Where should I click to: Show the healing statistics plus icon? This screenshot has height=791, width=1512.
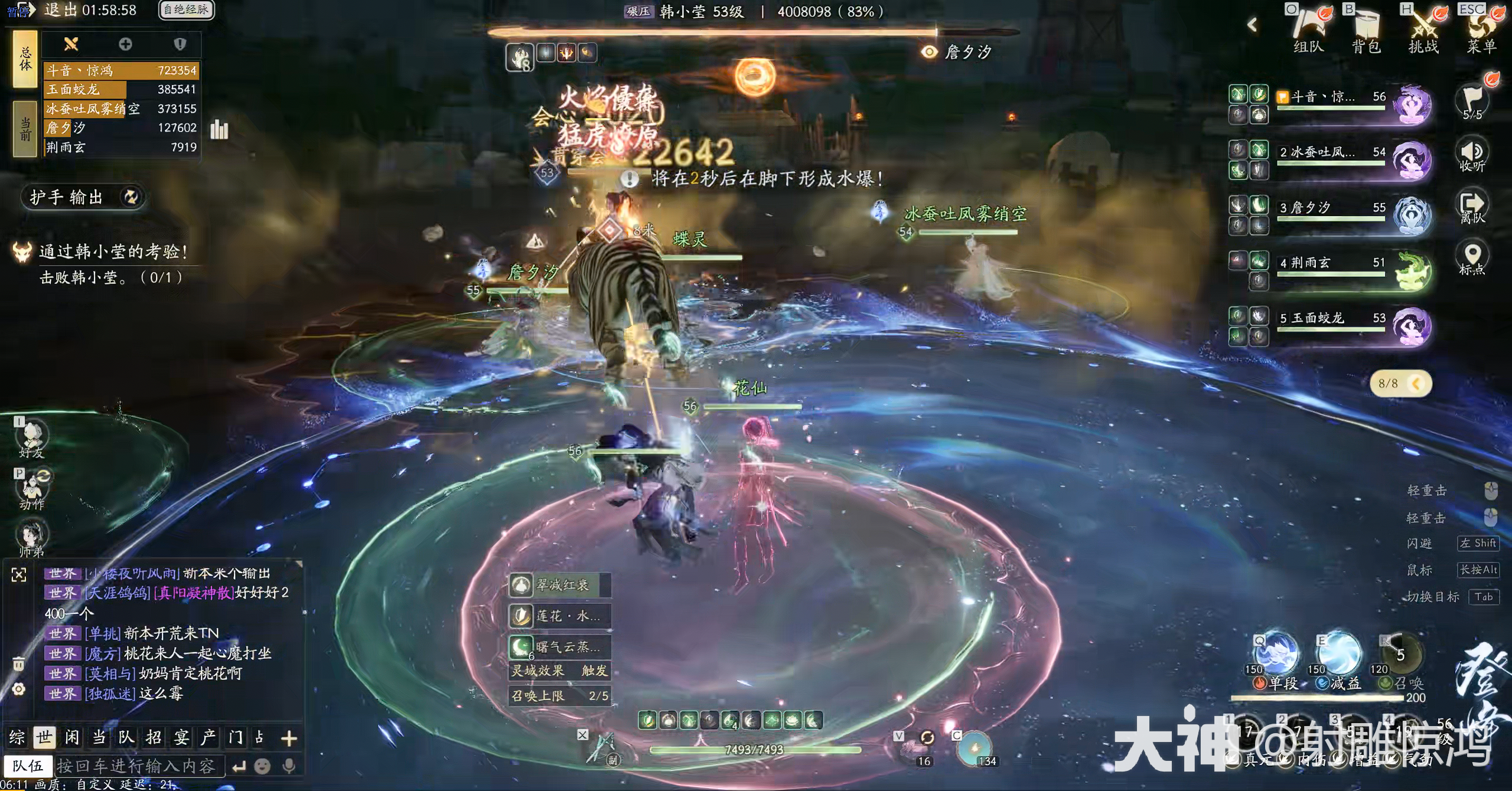pos(125,44)
